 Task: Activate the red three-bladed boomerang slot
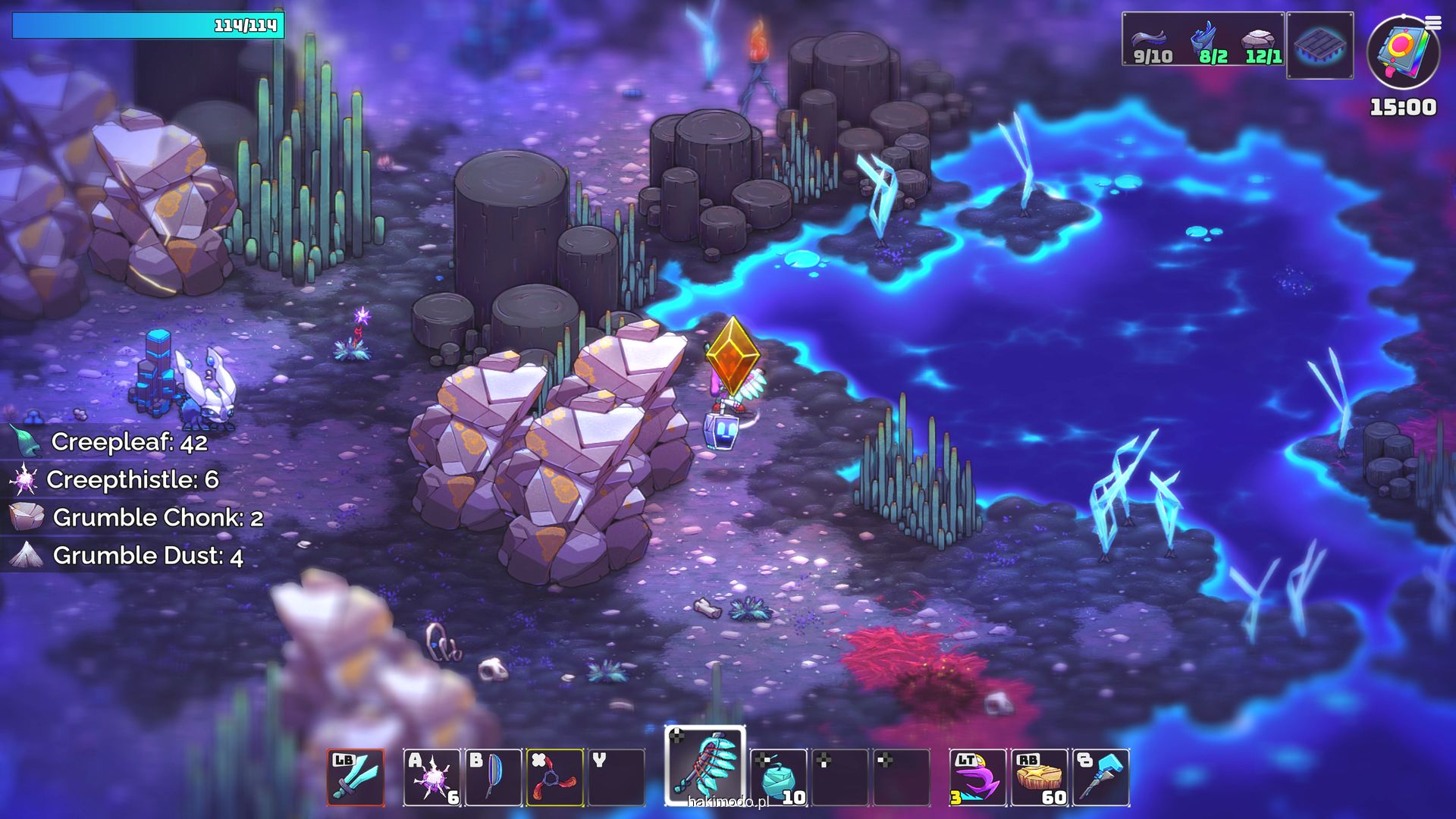(x=554, y=777)
